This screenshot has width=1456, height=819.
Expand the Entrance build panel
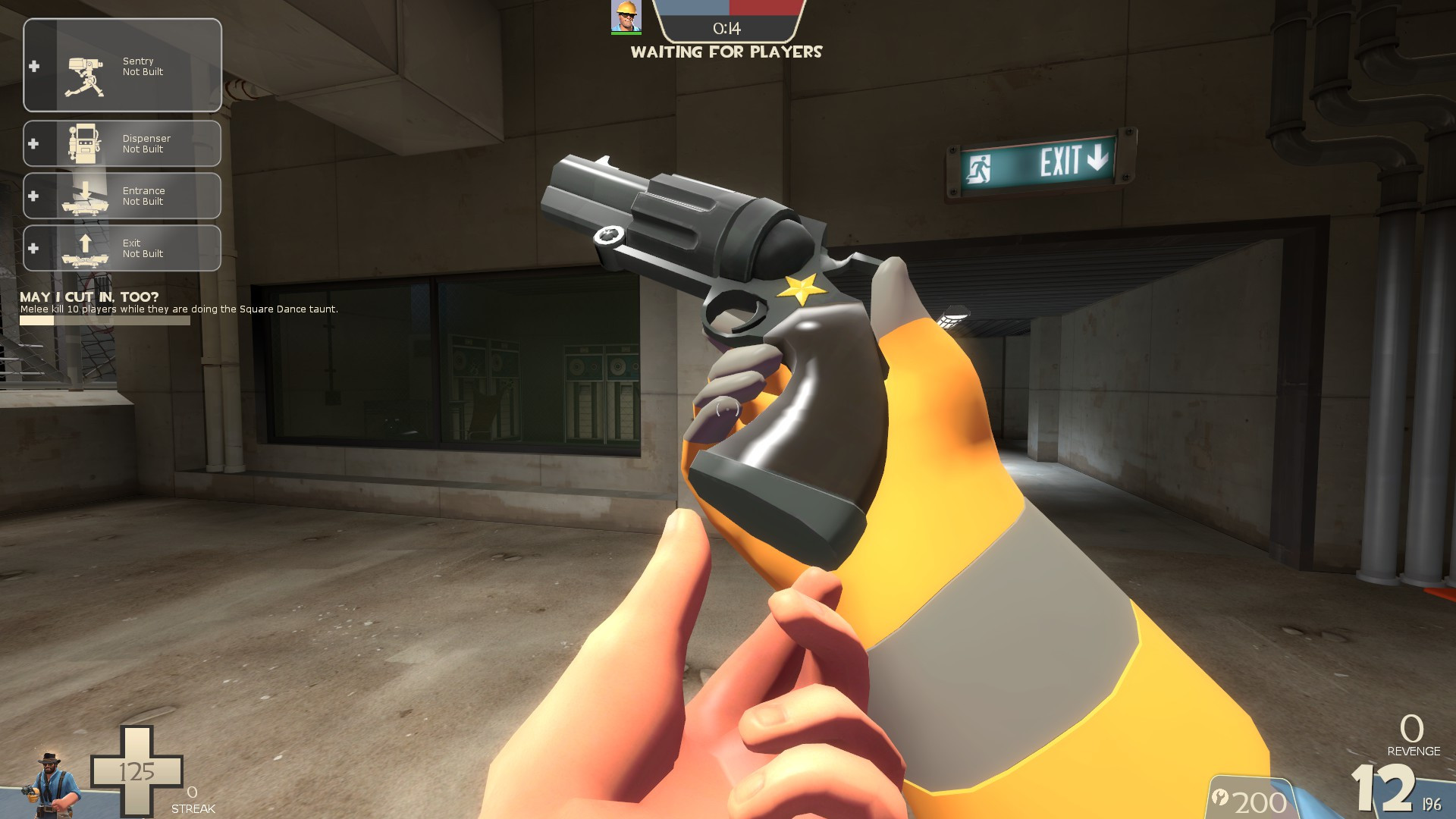(33, 195)
